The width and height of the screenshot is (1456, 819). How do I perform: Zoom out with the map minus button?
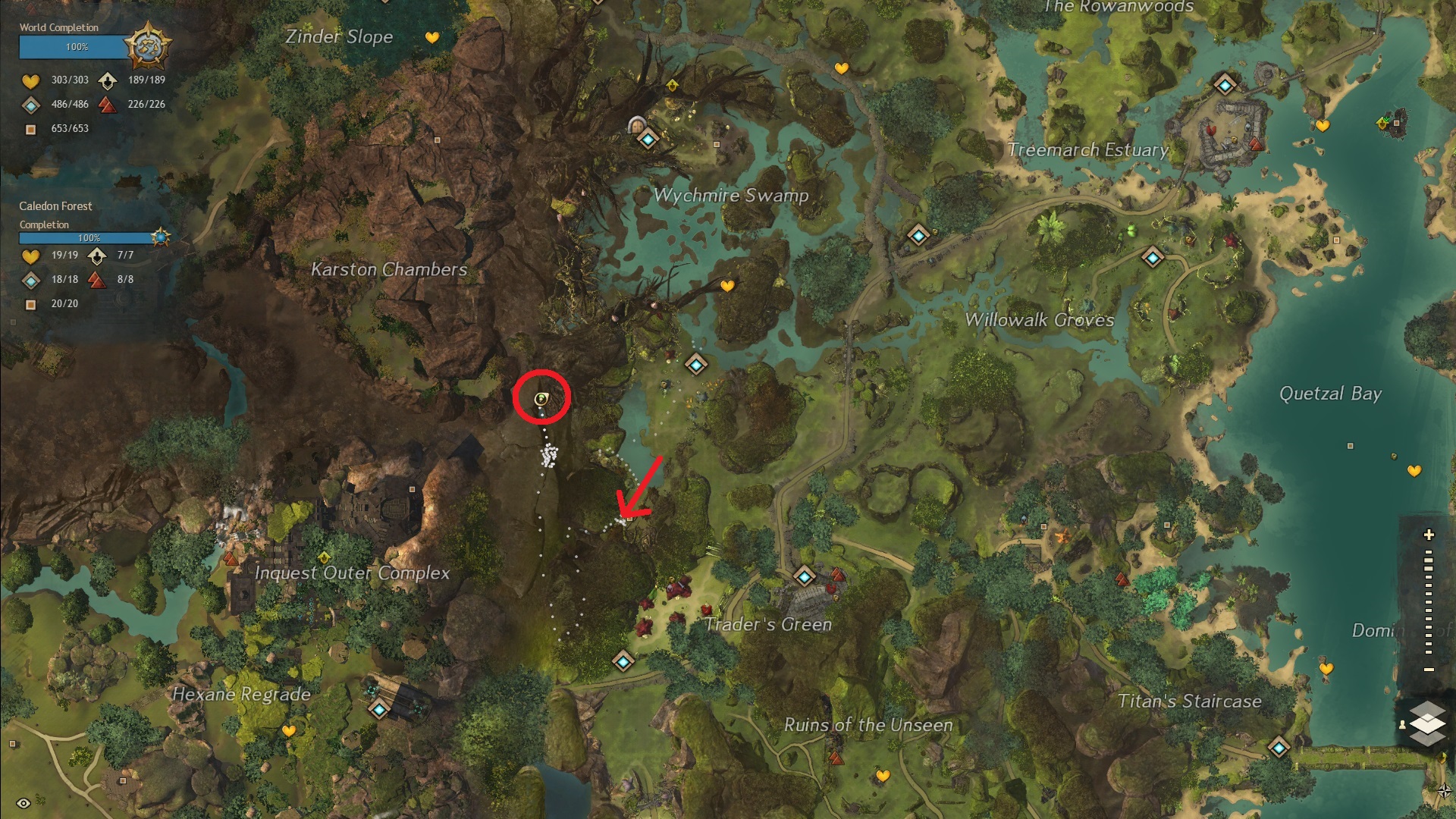click(x=1429, y=670)
